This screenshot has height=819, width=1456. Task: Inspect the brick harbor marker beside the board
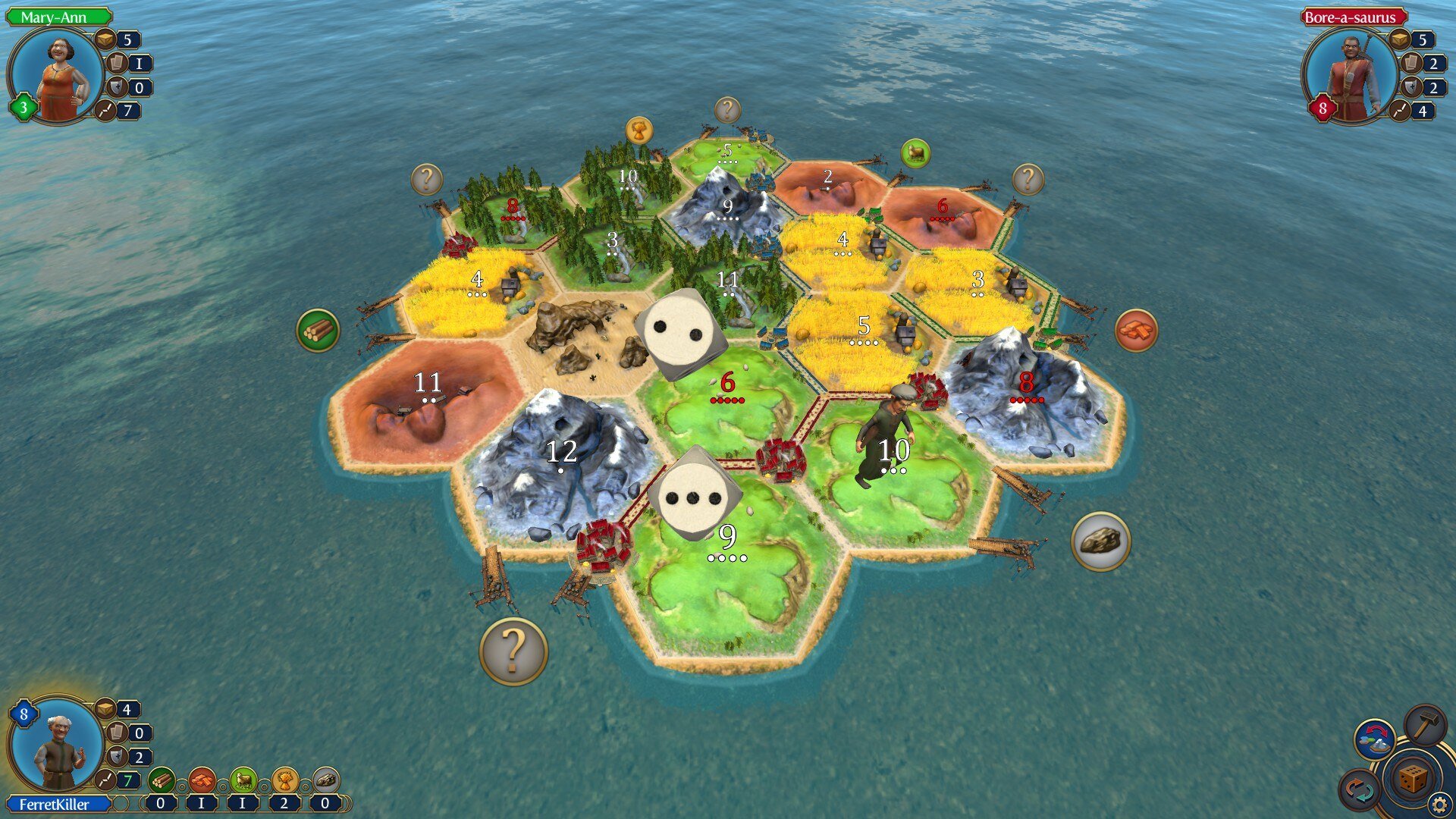point(1135,331)
